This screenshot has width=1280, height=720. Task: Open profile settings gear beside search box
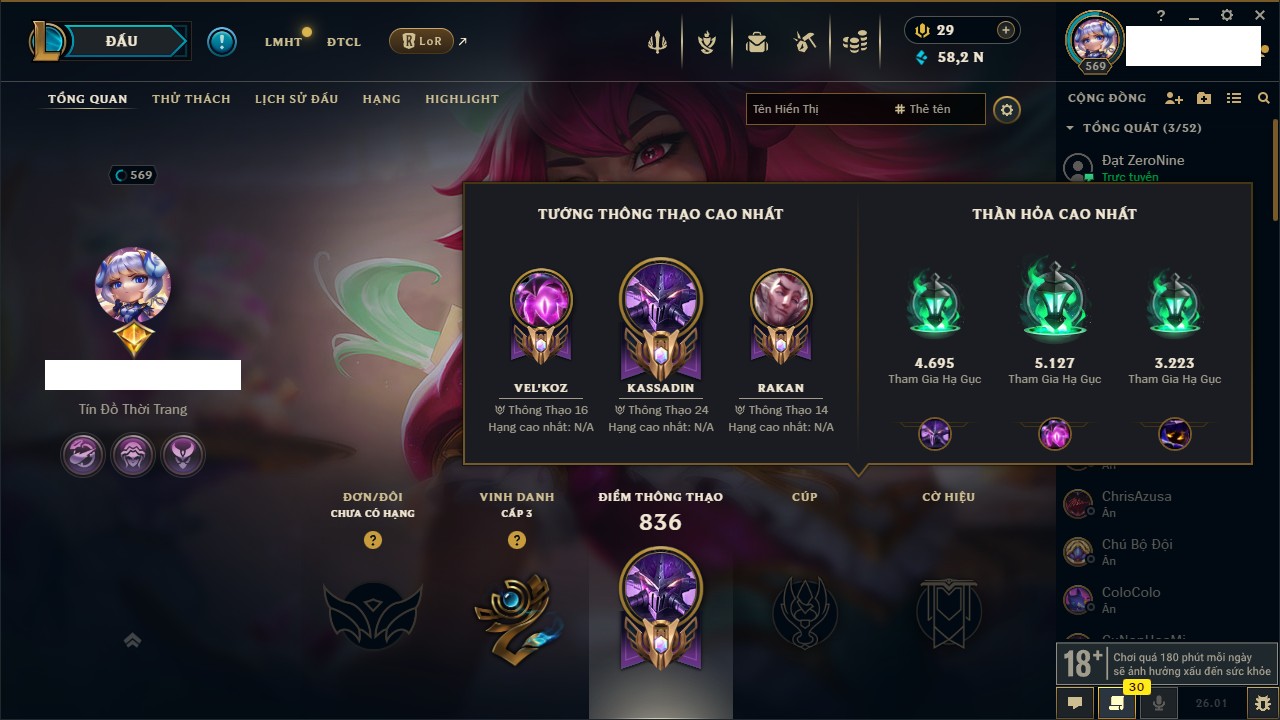(x=1007, y=110)
